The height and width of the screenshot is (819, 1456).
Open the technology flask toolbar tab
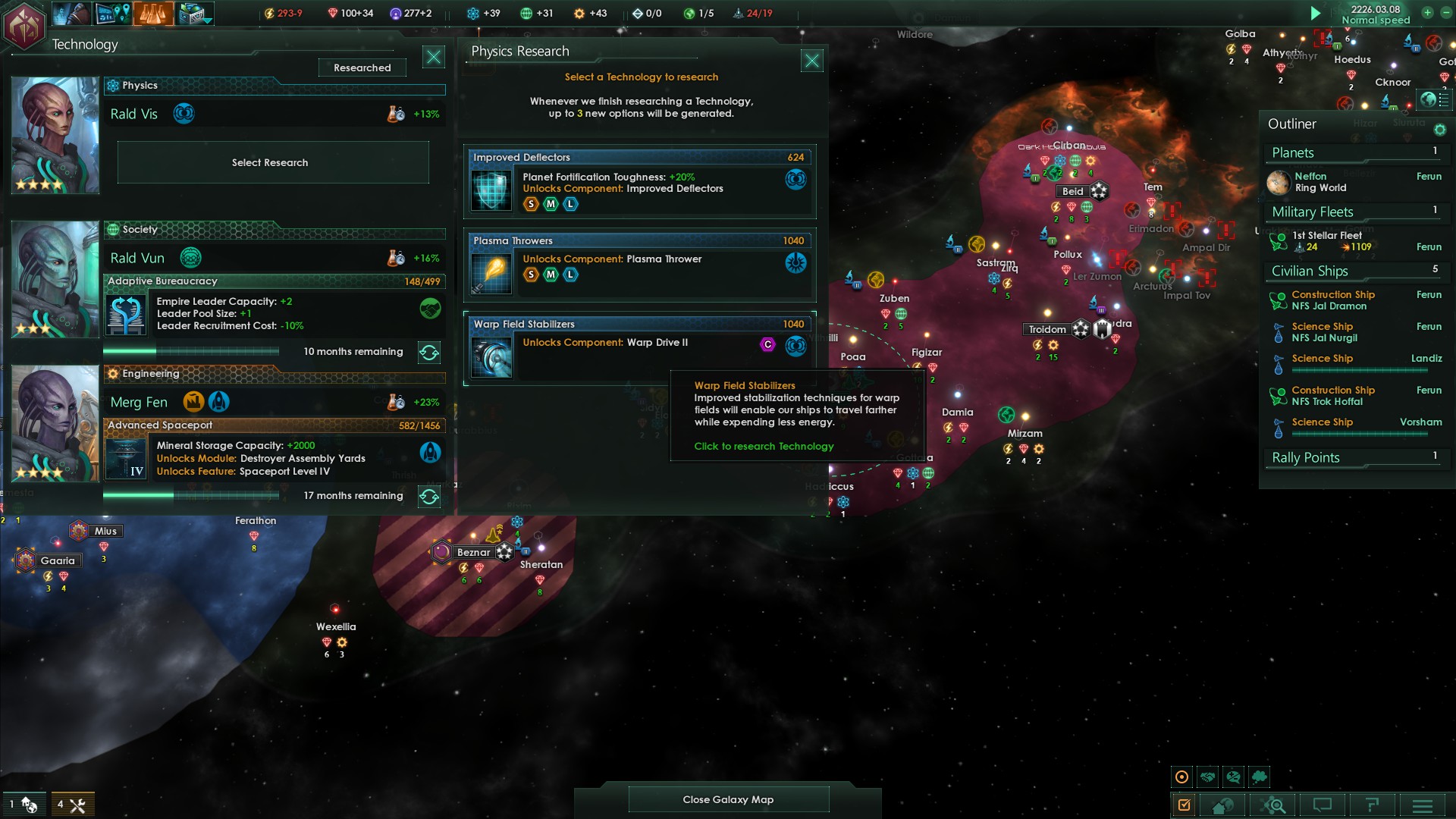click(153, 13)
